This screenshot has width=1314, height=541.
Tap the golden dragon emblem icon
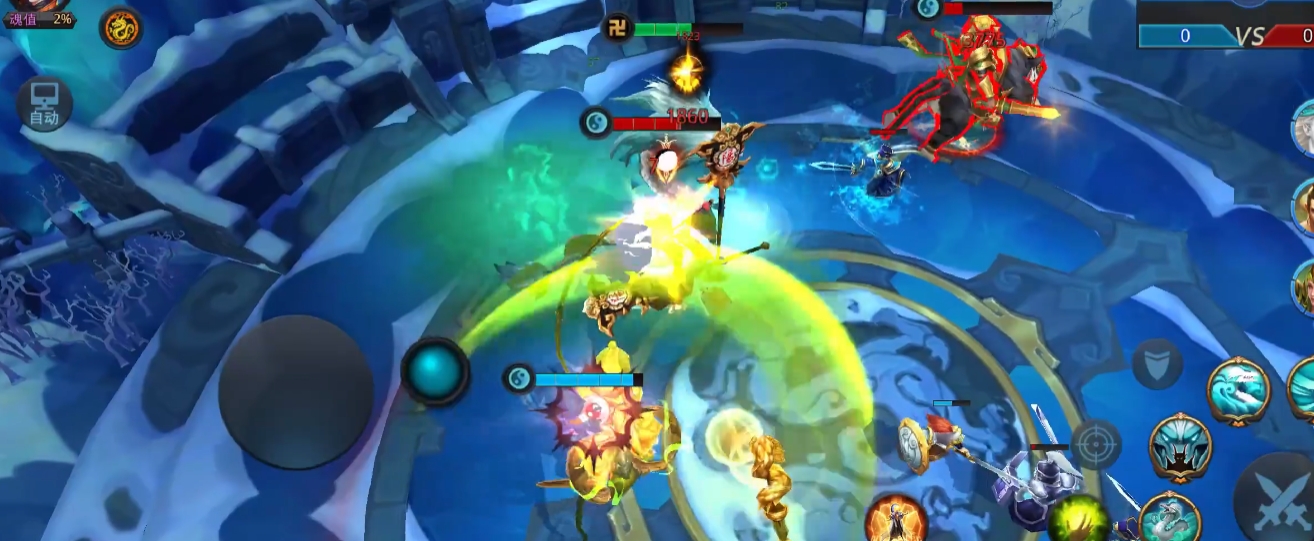click(x=120, y=28)
